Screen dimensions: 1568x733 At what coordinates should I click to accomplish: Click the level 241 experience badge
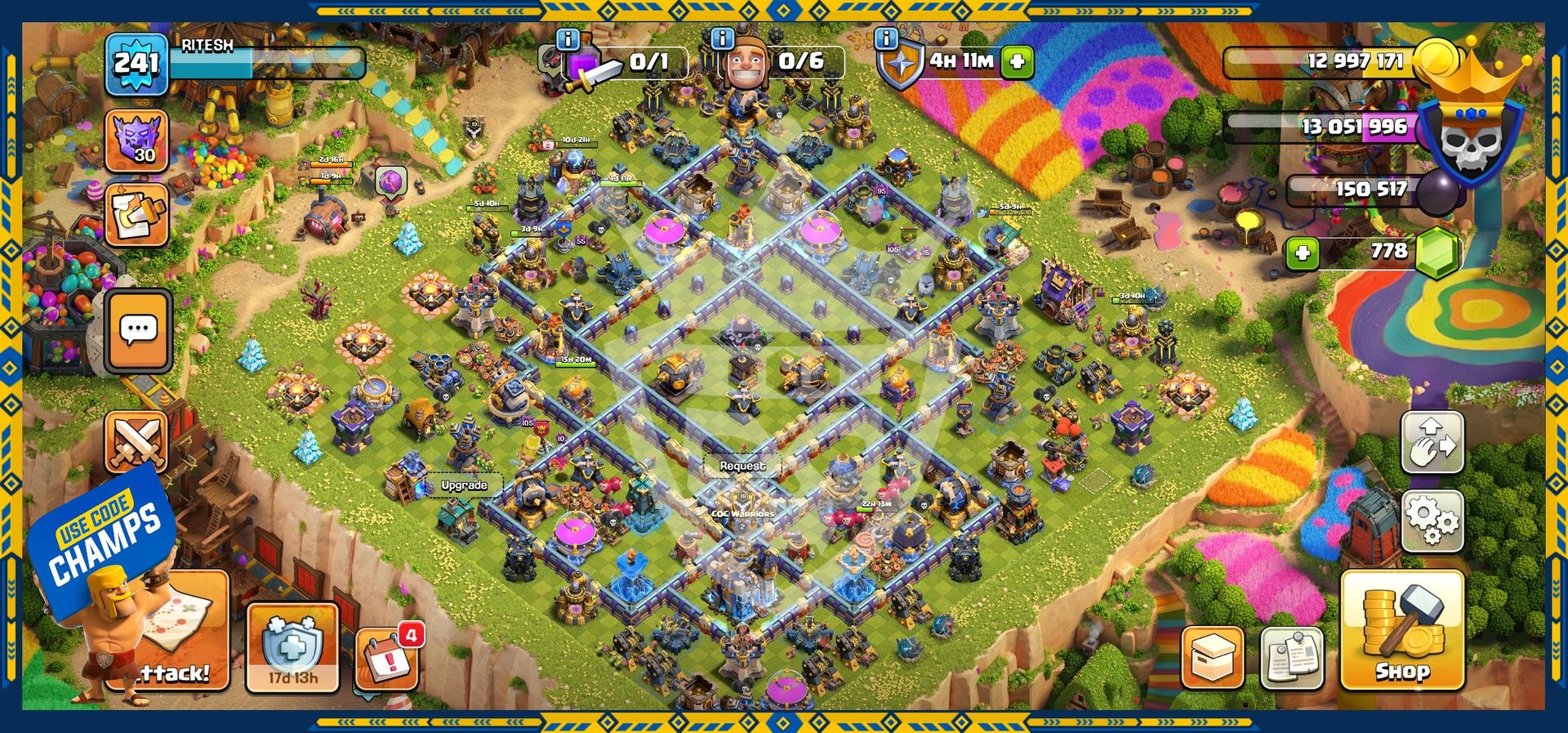(136, 63)
